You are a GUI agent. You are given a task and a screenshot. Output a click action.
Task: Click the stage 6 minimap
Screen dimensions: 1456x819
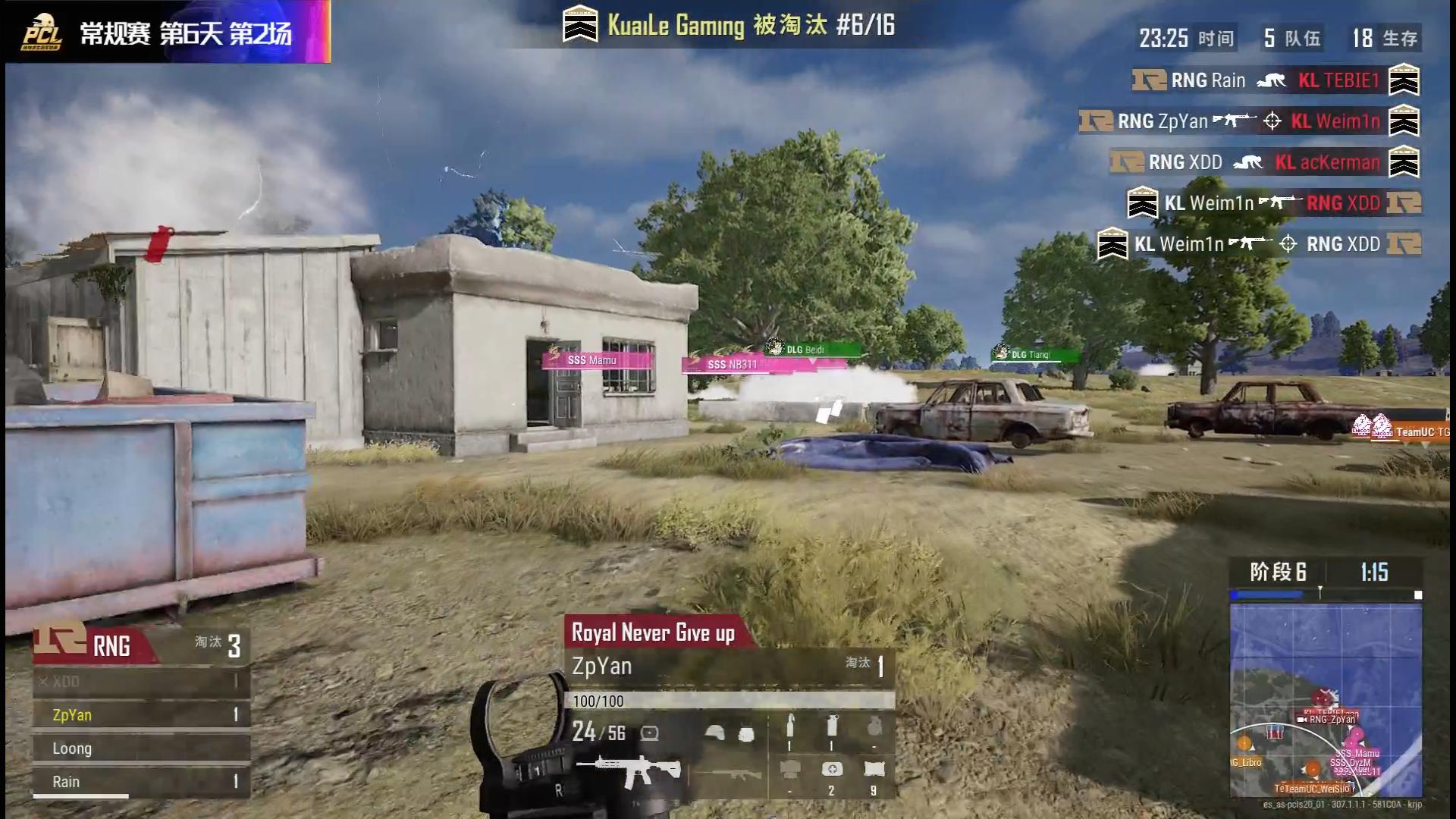click(x=1325, y=699)
